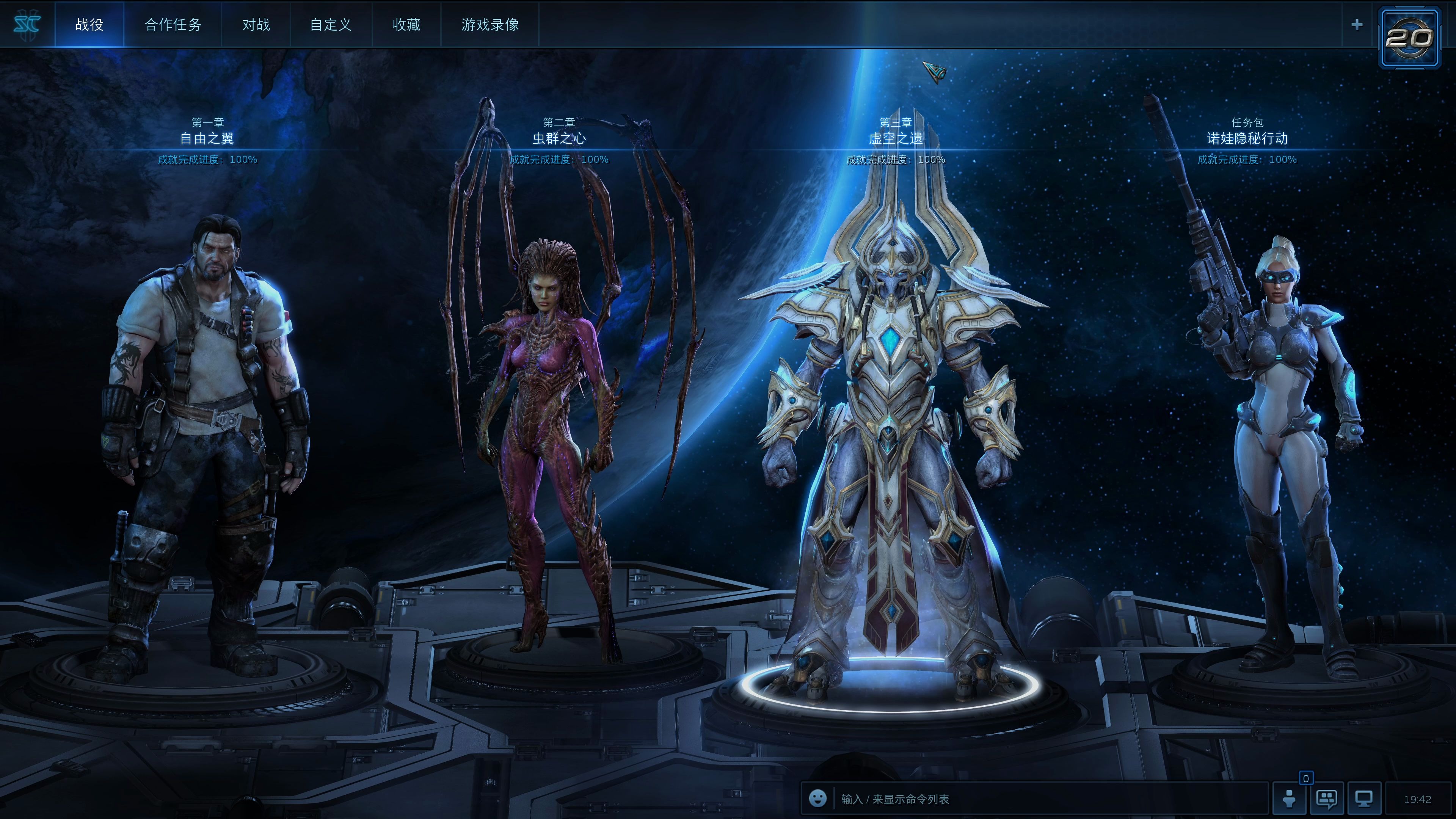Go to the 自定义 custom games tab
This screenshot has width=1456, height=819.
331,25
